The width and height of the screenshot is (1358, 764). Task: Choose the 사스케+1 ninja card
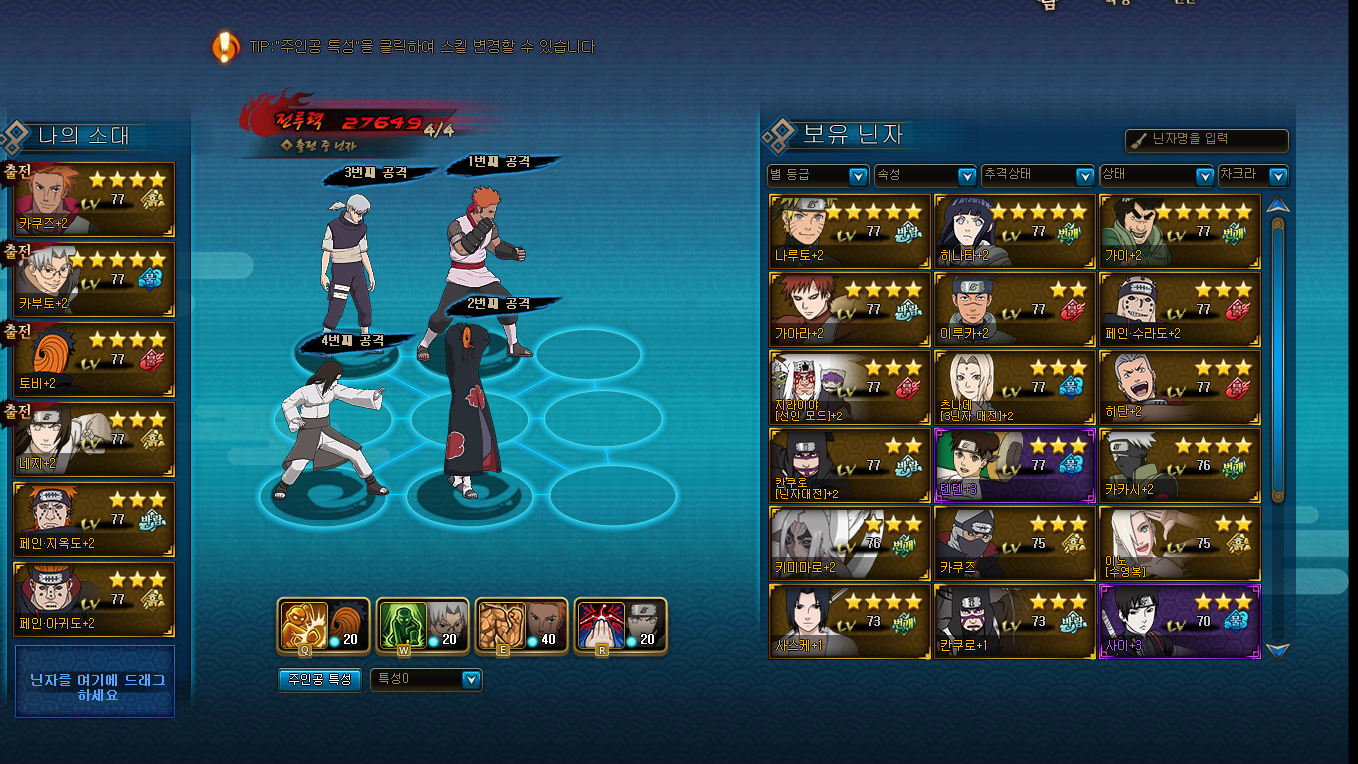[x=849, y=621]
